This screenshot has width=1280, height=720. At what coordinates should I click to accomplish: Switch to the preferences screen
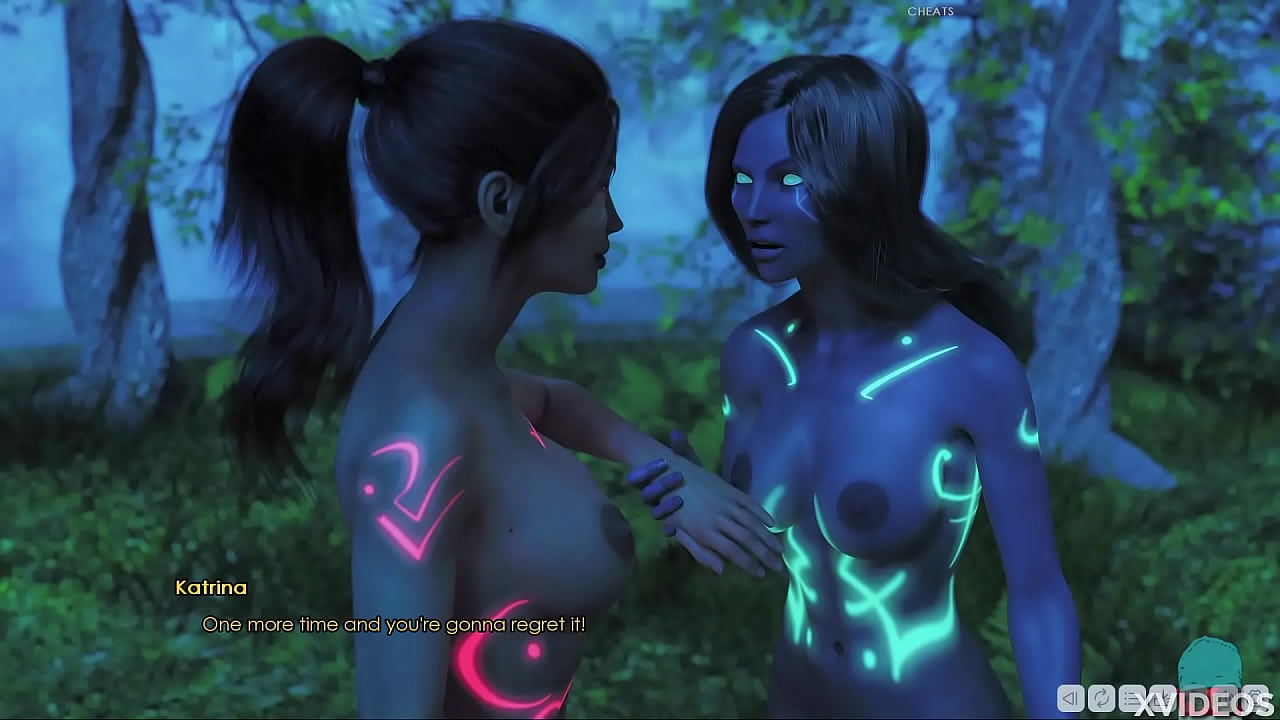[x=1256, y=698]
